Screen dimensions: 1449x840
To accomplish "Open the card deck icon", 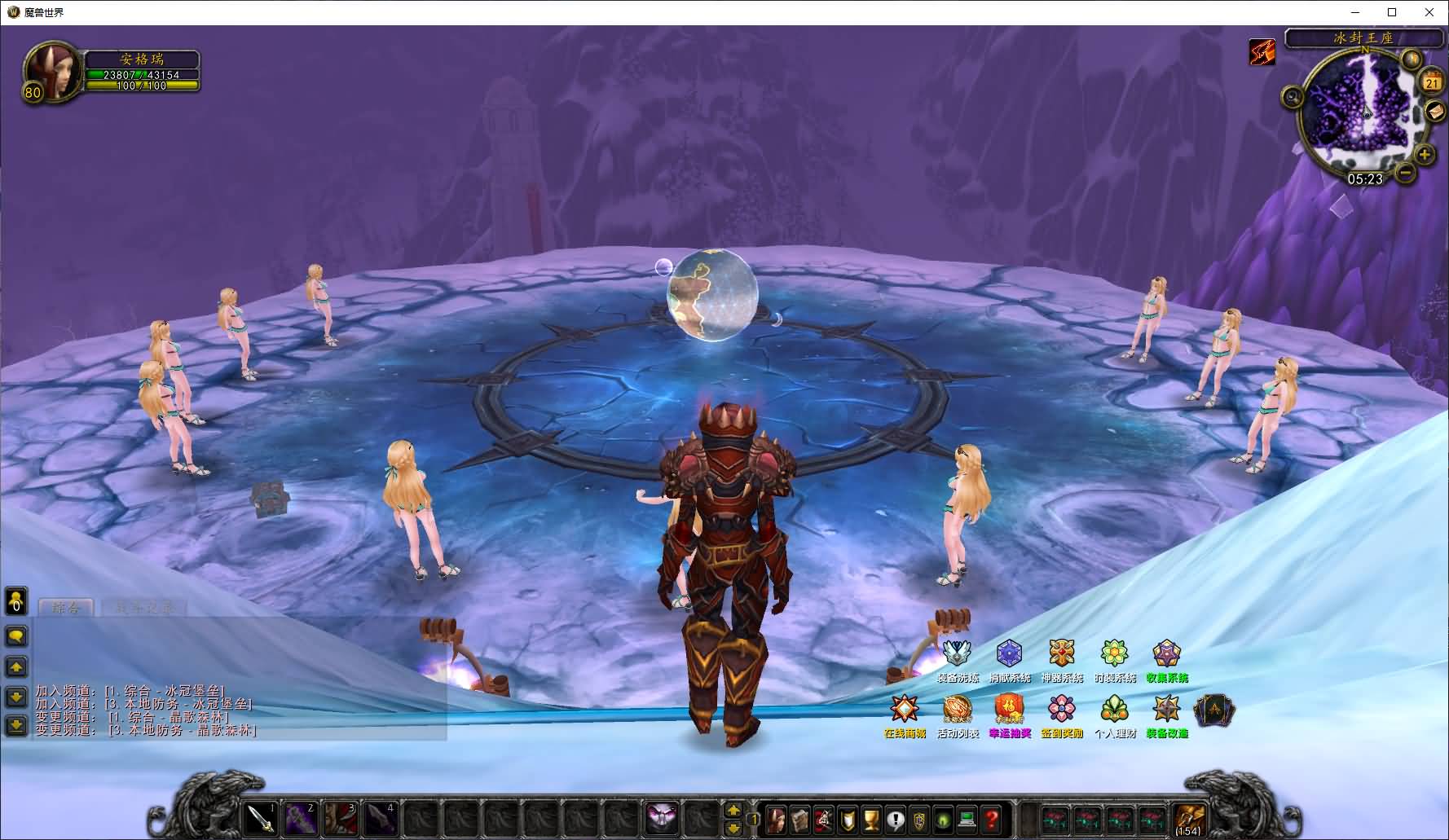I will point(1214,711).
